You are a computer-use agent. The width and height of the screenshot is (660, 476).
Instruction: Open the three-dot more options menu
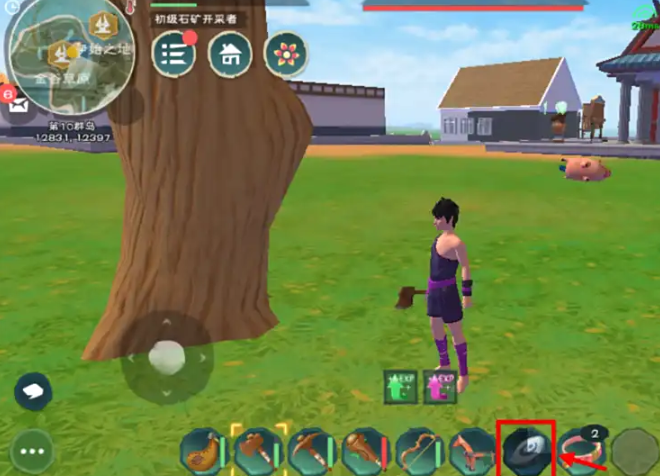33,451
